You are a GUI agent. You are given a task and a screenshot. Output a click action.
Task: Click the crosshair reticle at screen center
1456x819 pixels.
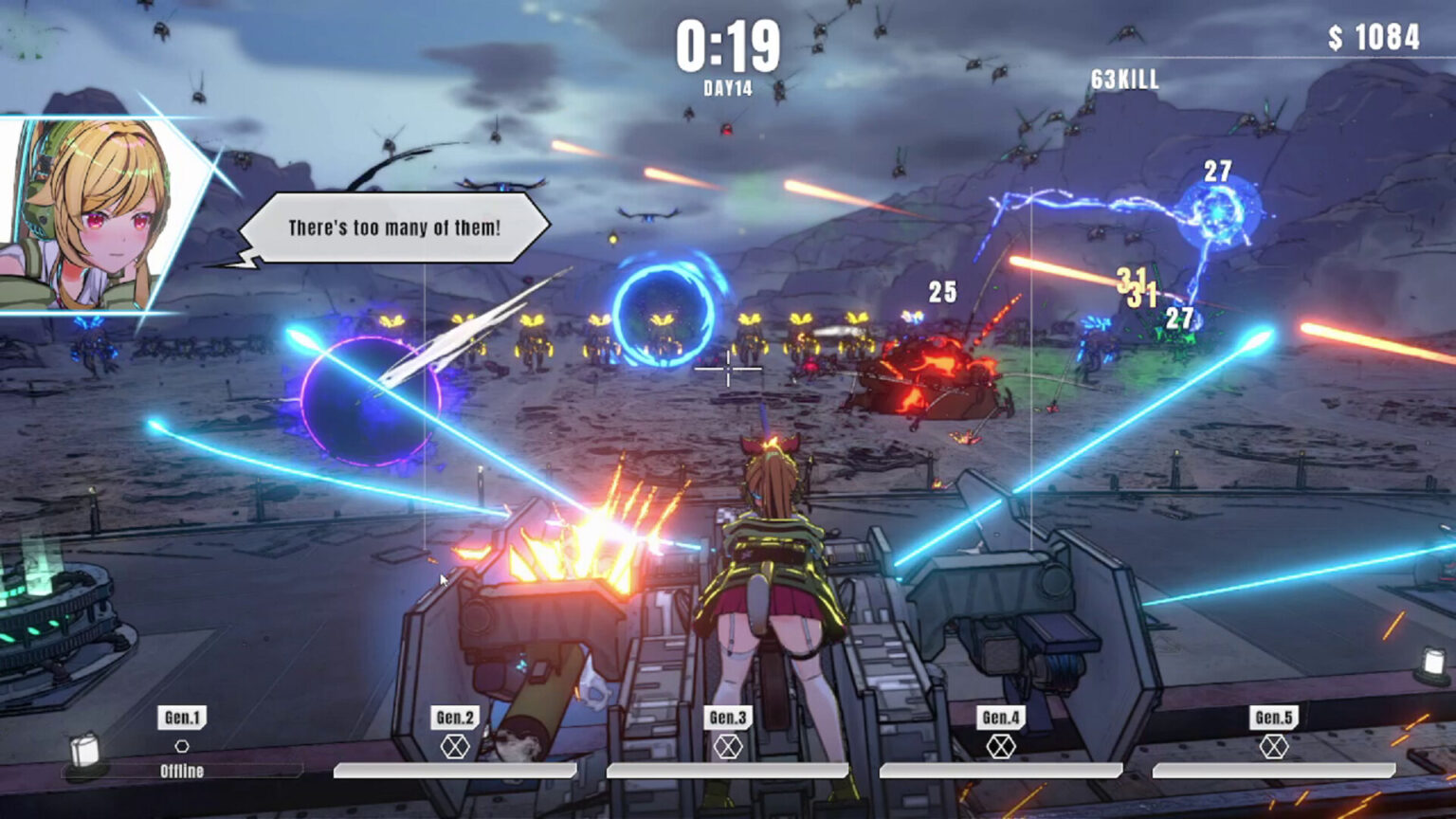[726, 367]
